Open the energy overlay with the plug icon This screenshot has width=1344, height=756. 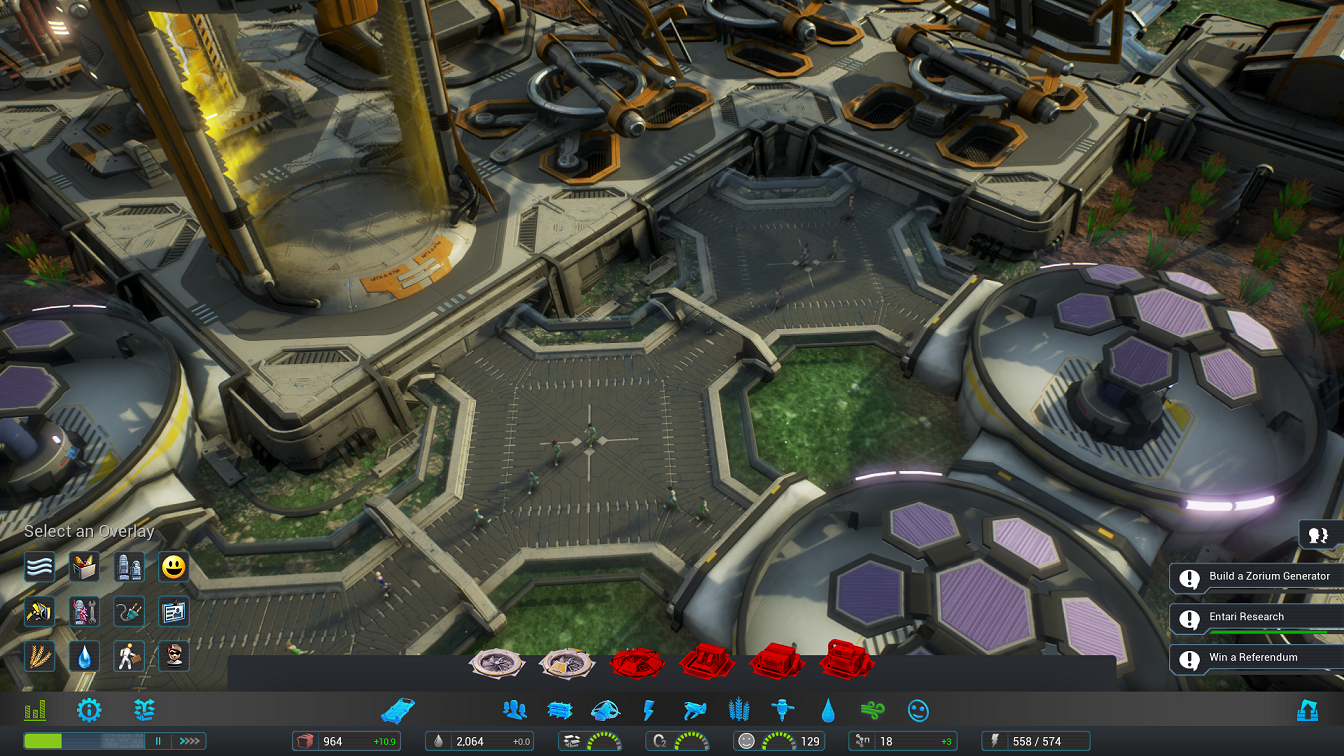(130, 612)
